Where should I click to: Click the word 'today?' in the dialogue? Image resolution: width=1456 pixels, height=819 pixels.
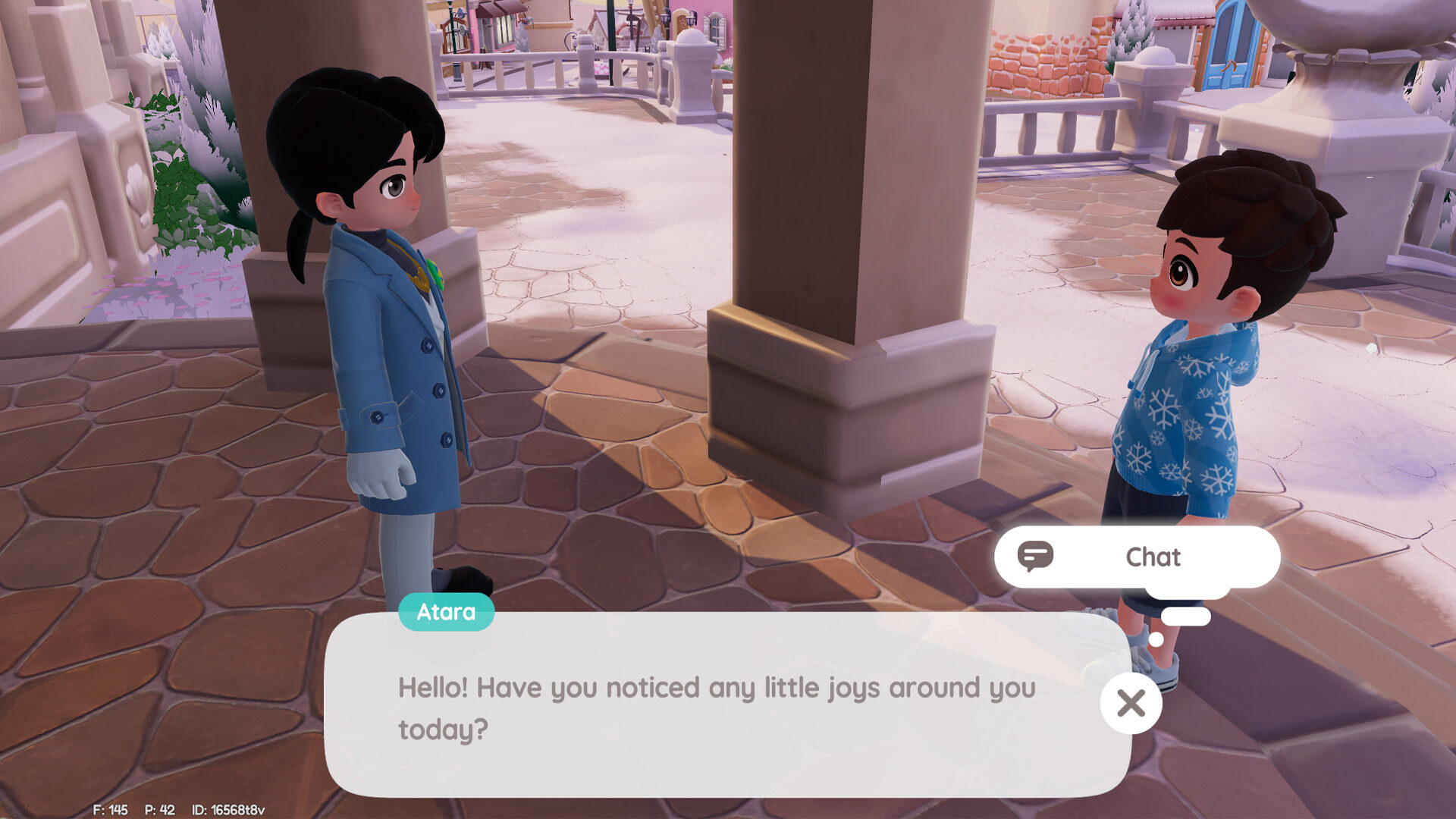[x=443, y=726]
